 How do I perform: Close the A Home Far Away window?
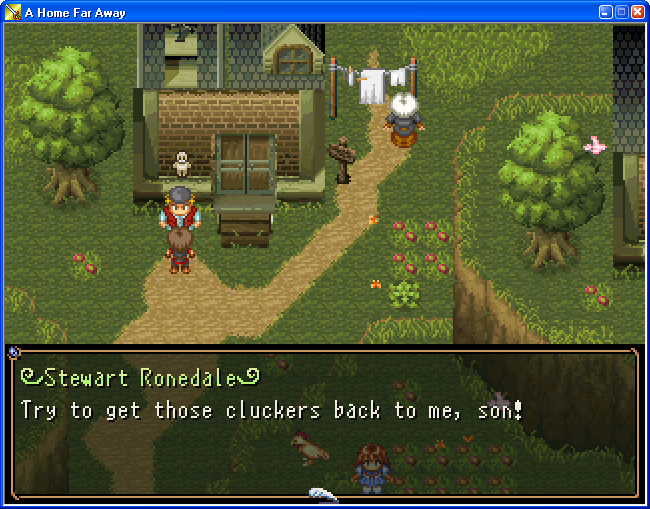637,11
